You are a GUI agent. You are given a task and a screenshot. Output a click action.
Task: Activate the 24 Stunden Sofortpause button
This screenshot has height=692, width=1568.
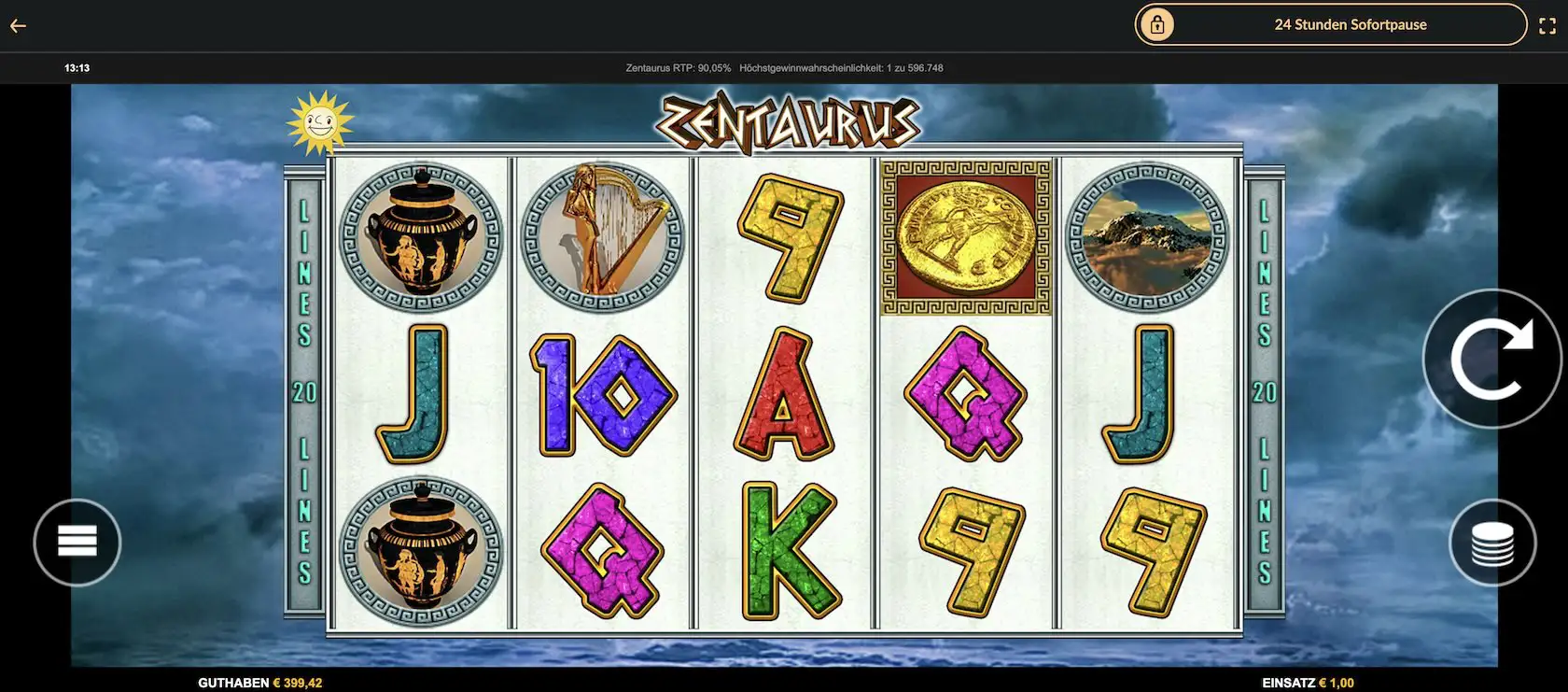pyautogui.click(x=1330, y=25)
